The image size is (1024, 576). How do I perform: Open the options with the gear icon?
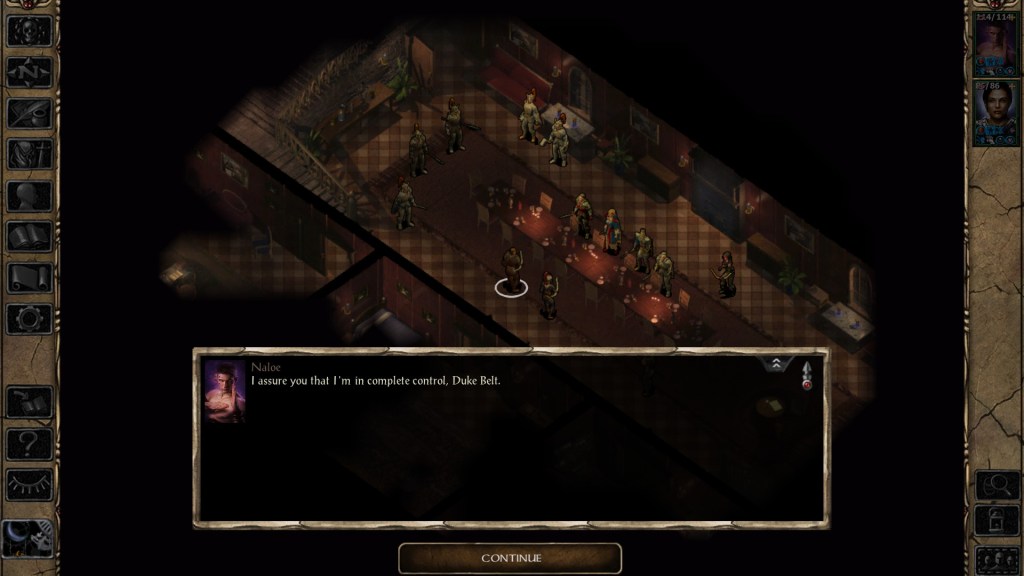coord(29,318)
